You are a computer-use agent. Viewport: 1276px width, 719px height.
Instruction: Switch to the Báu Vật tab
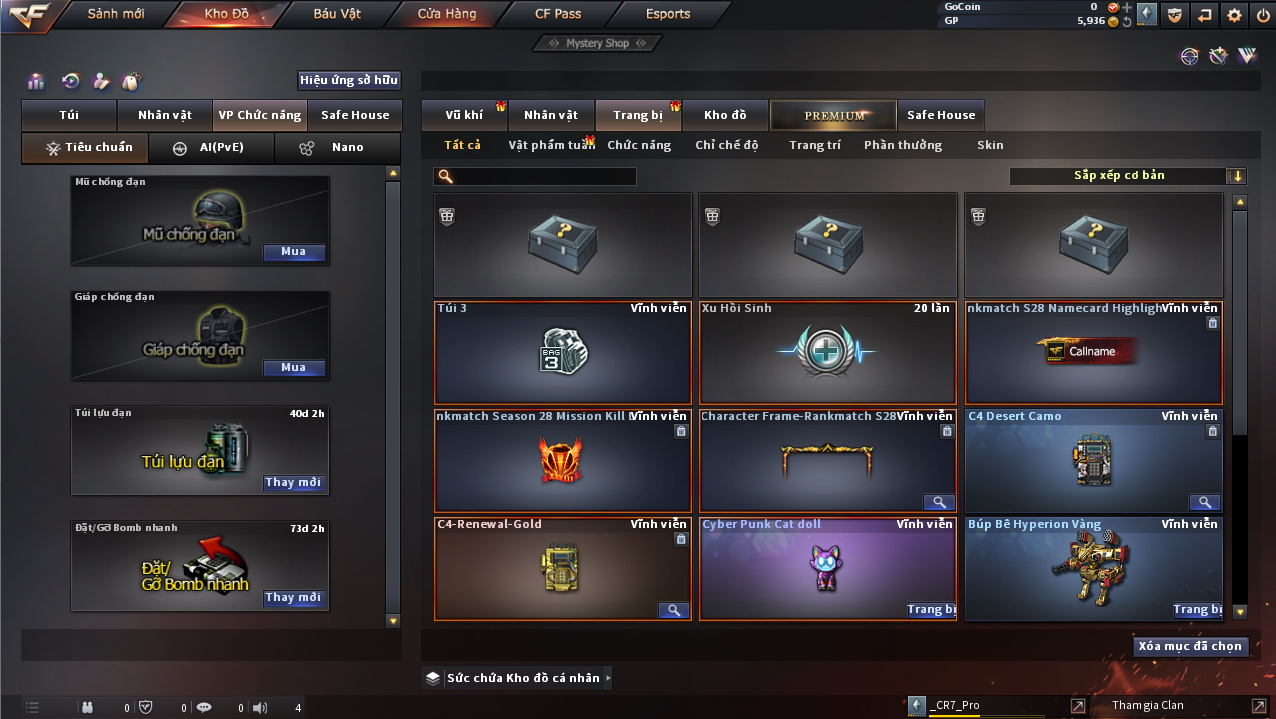click(337, 14)
